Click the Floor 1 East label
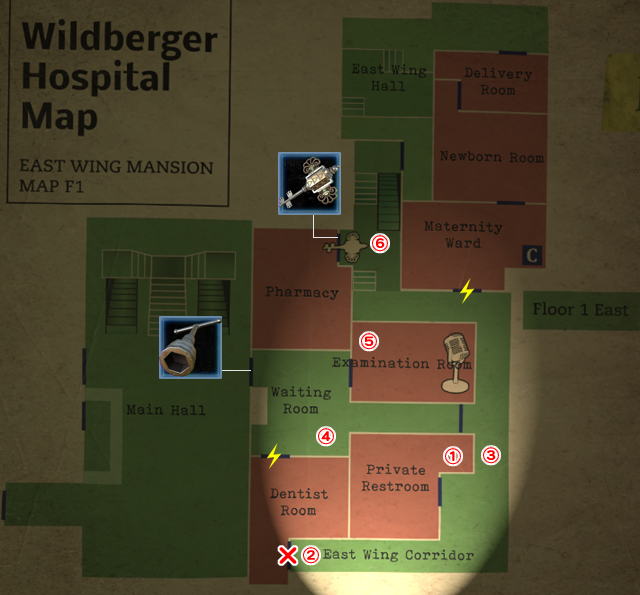The height and width of the screenshot is (595, 640). point(580,310)
